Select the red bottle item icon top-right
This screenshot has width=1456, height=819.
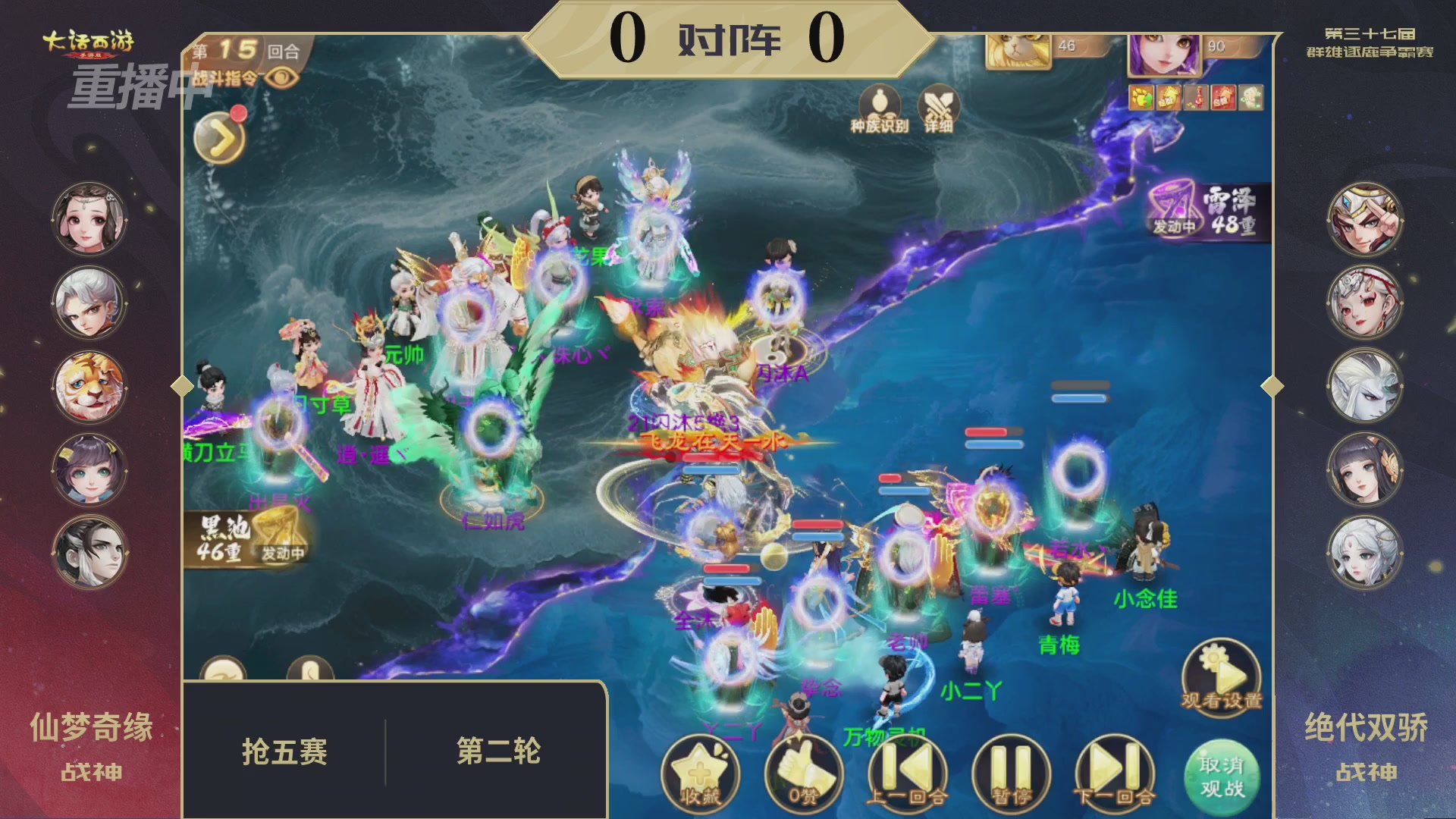coord(1196,97)
